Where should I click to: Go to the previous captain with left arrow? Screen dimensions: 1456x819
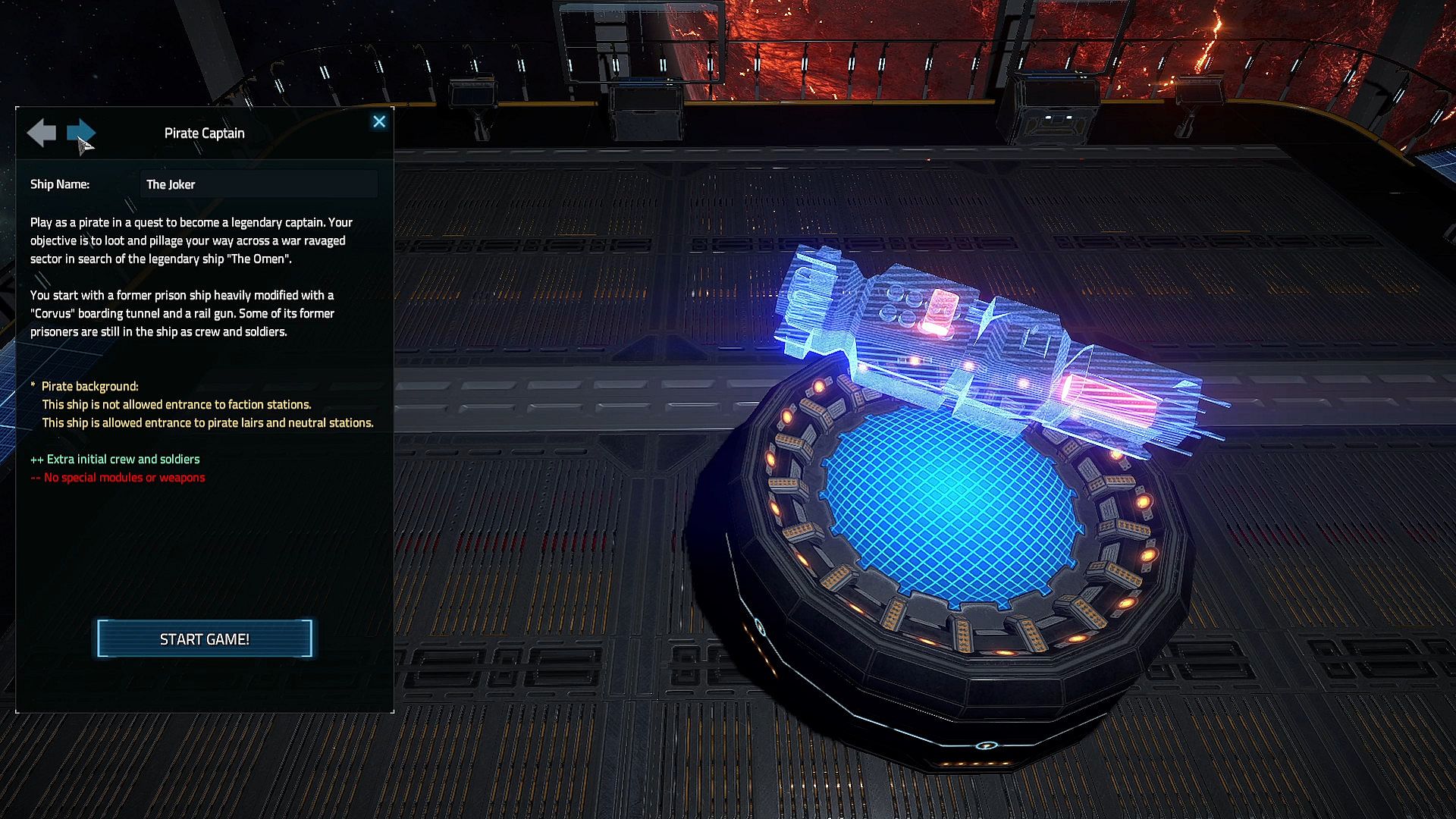click(x=42, y=133)
